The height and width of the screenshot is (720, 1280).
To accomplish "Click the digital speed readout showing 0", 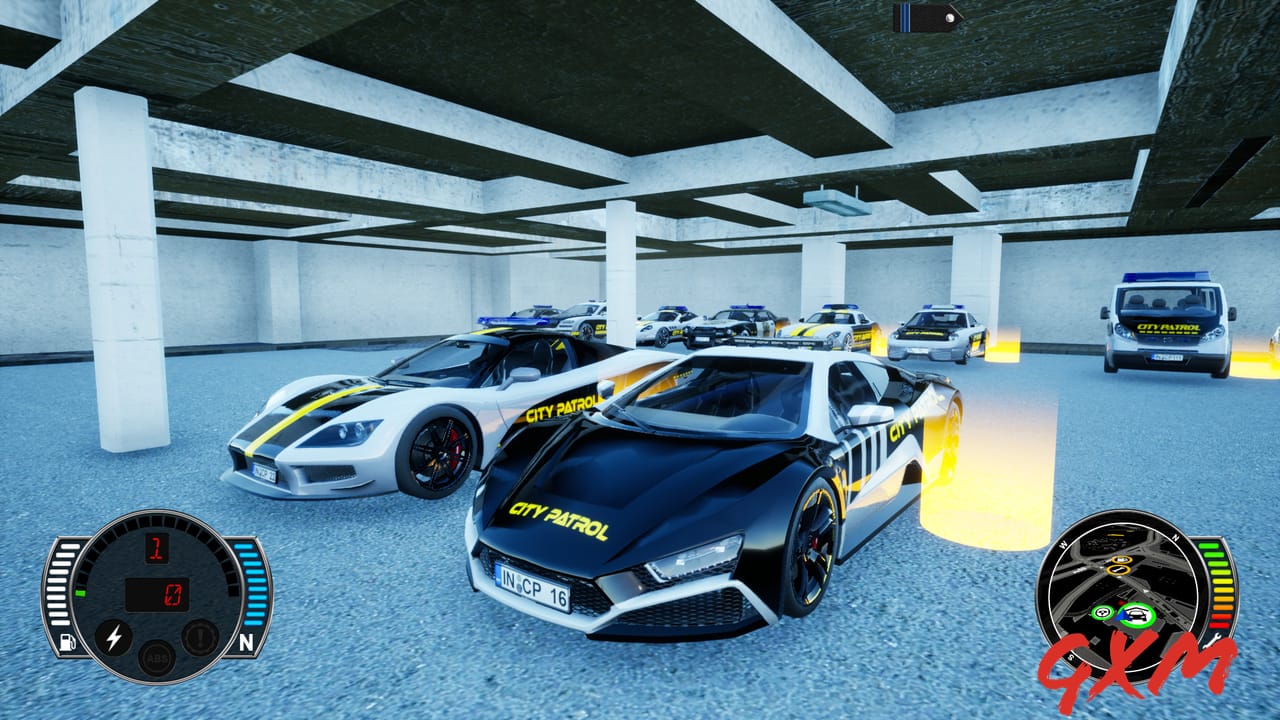I will click(174, 595).
